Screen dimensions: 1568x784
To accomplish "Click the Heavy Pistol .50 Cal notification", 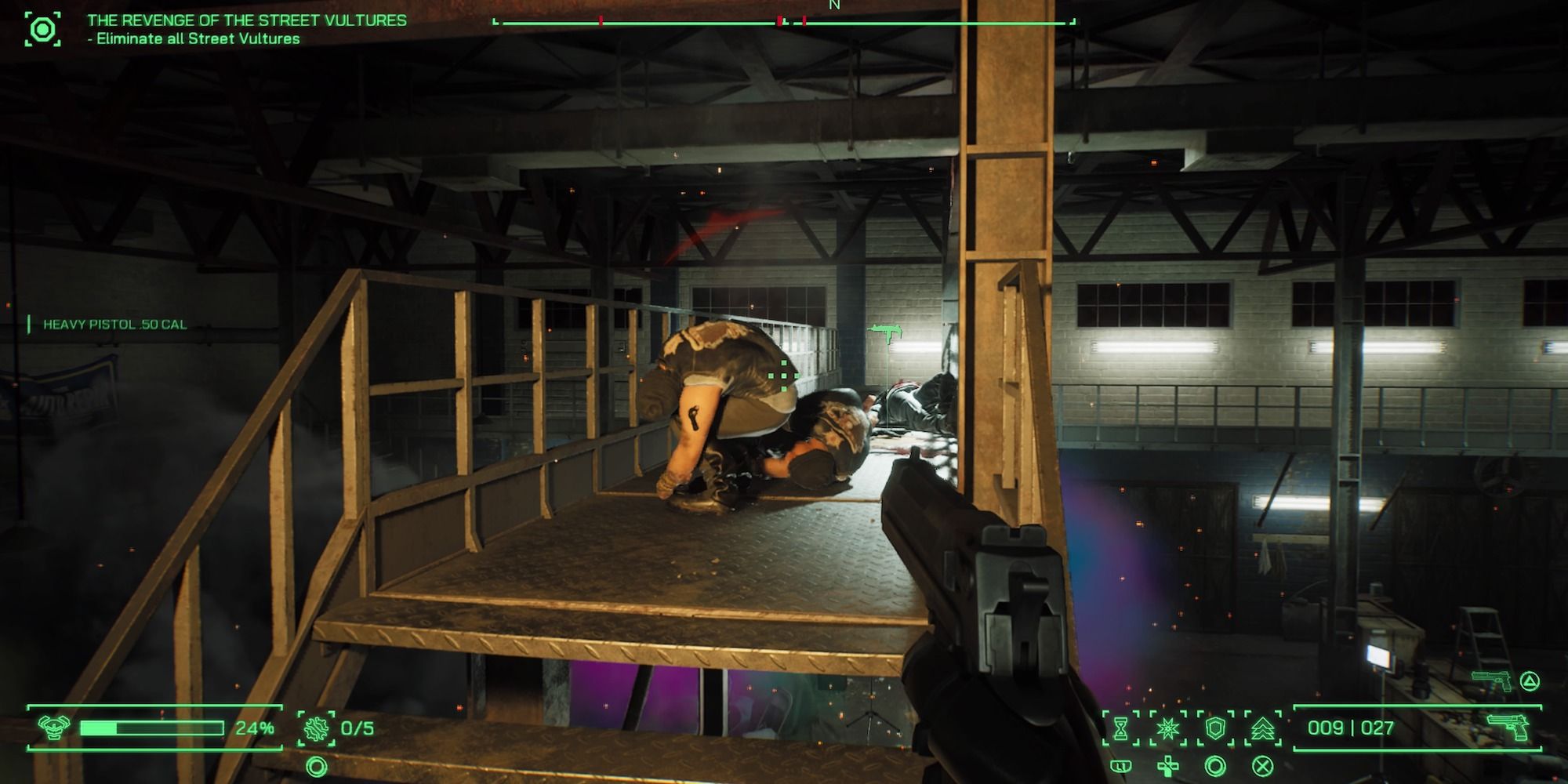I will [114, 325].
